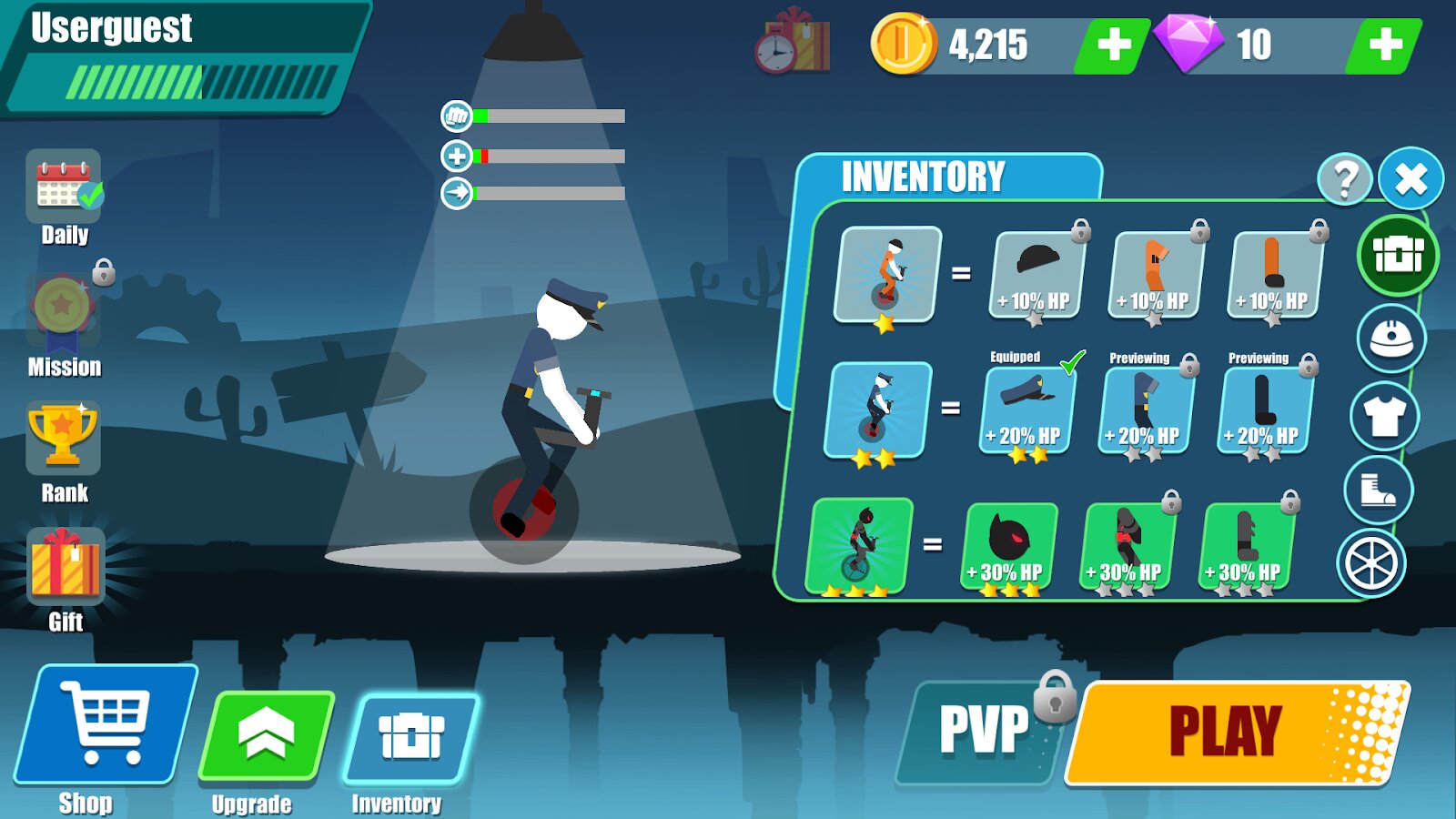The height and width of the screenshot is (819, 1456).
Task: Switch to the boot category tab
Action: click(x=1378, y=490)
